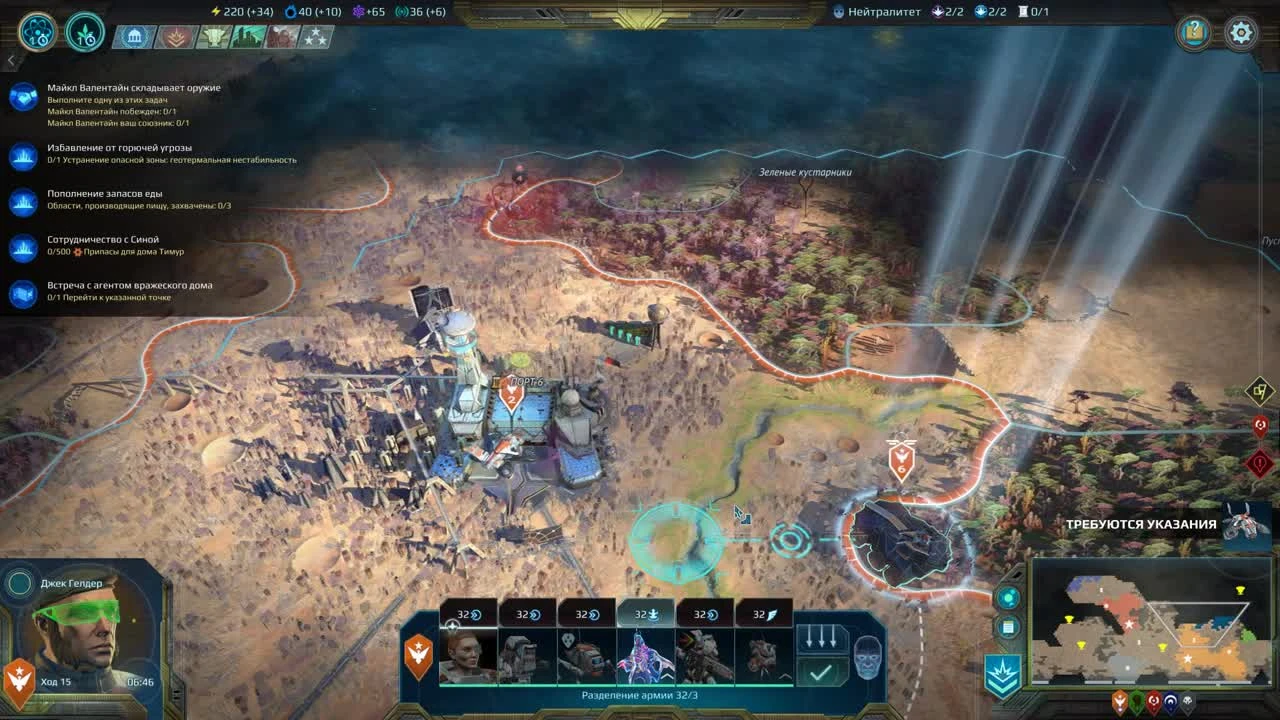
Task: Click the red geothermal alert icon on right edge
Action: [x=1260, y=461]
